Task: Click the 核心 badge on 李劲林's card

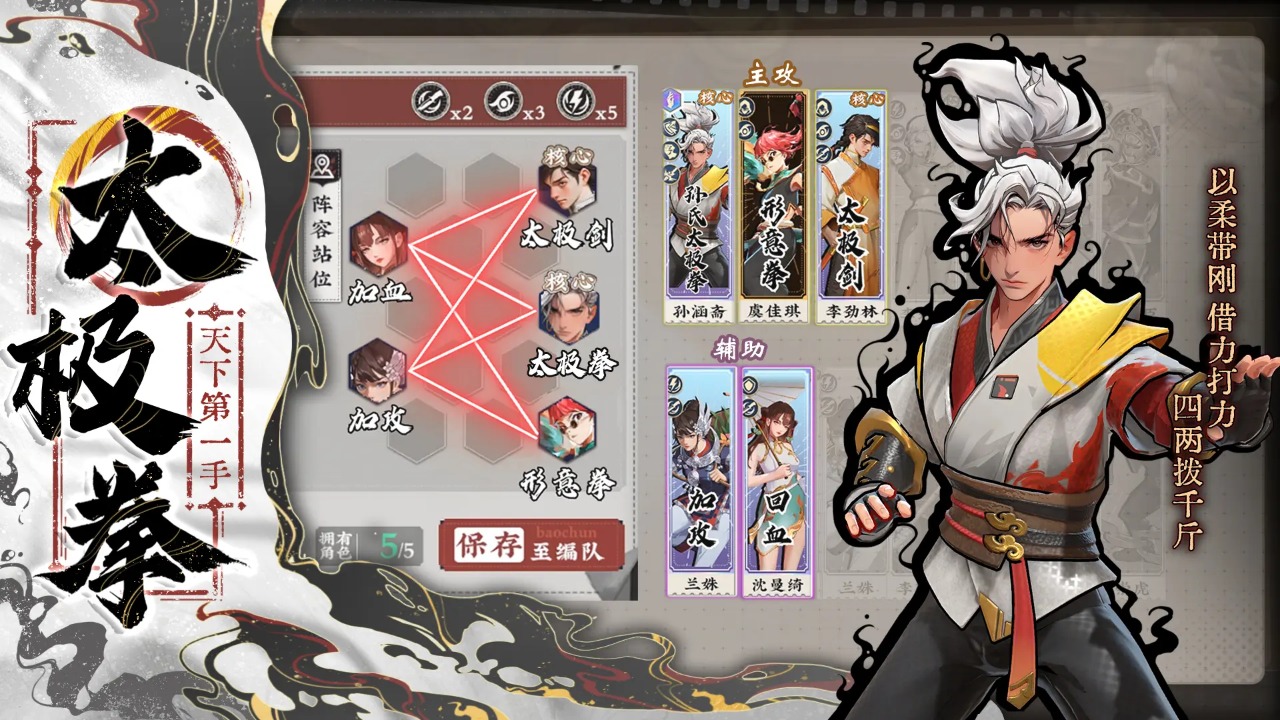Action: coord(865,98)
